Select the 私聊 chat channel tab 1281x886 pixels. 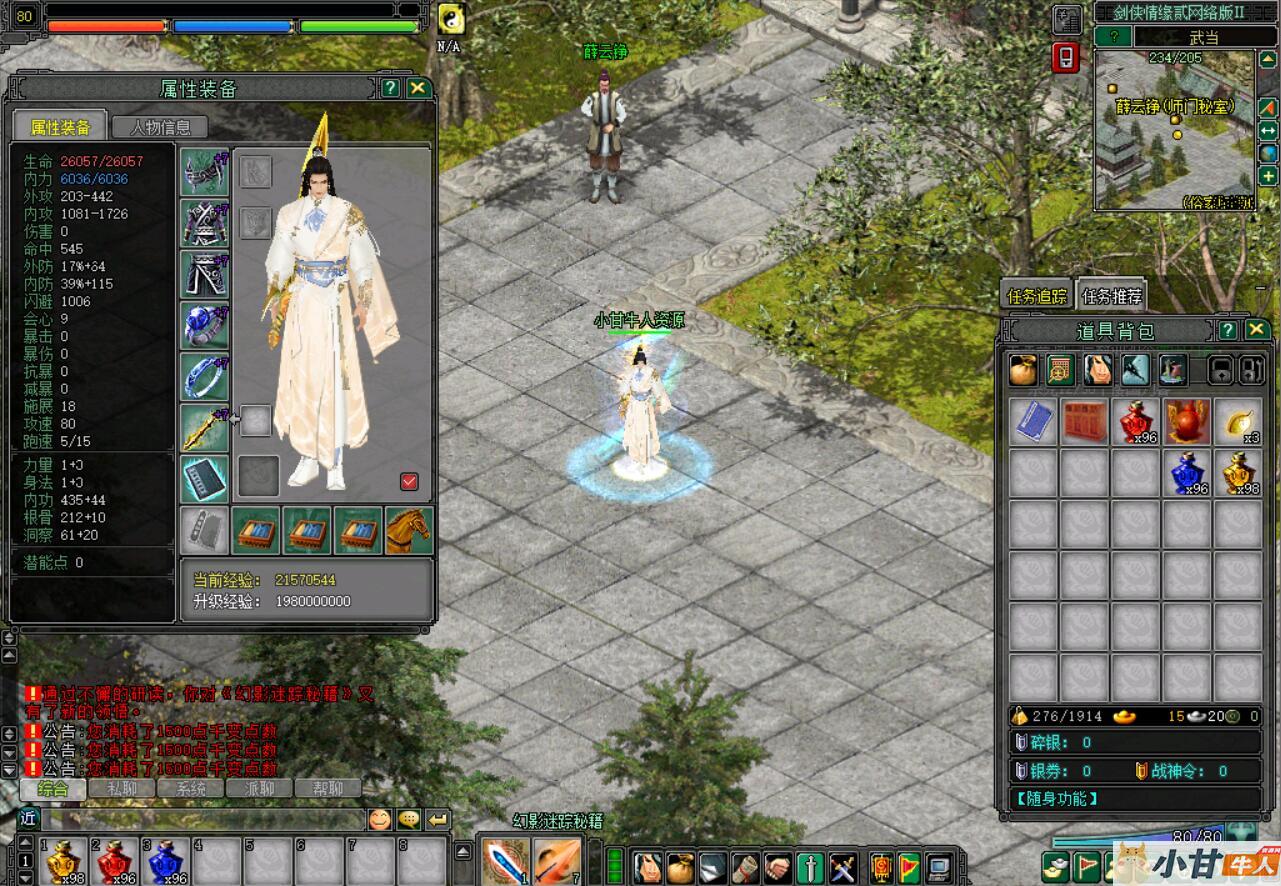click(x=122, y=788)
